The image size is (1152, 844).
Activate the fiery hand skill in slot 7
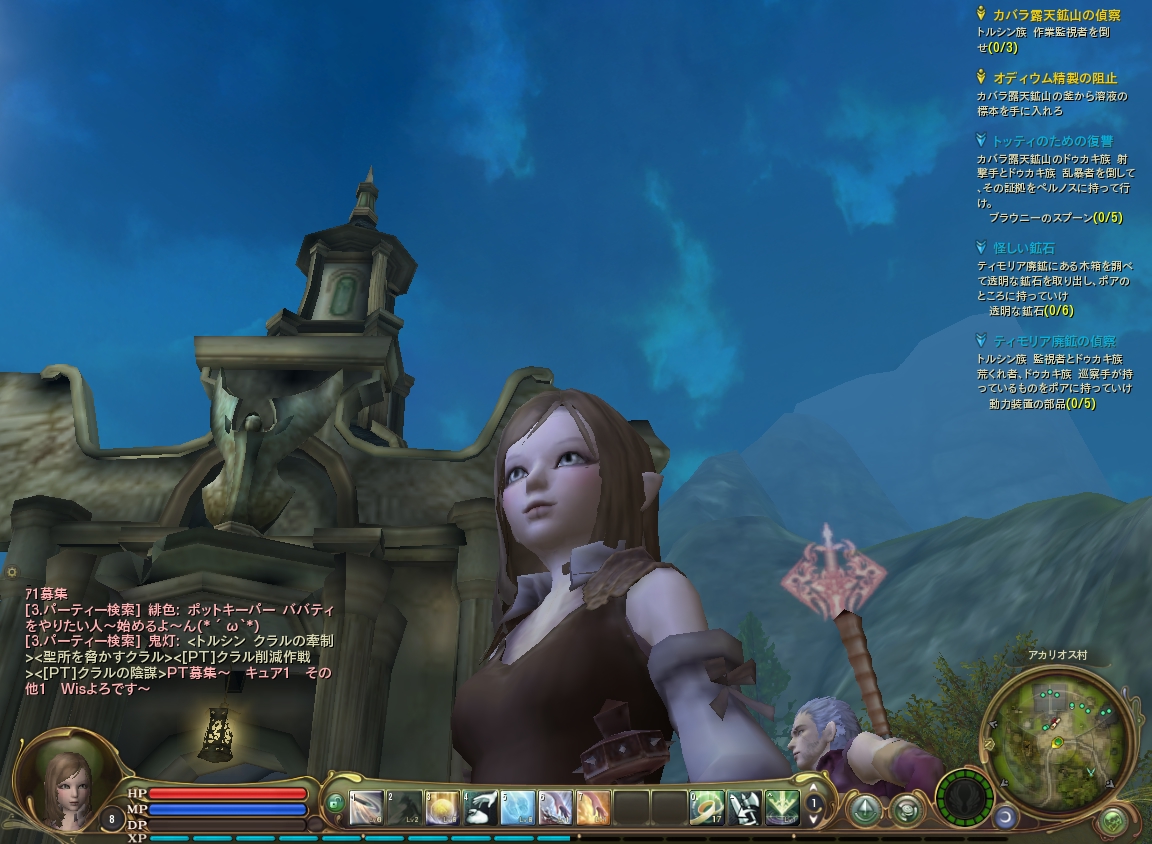click(x=593, y=807)
